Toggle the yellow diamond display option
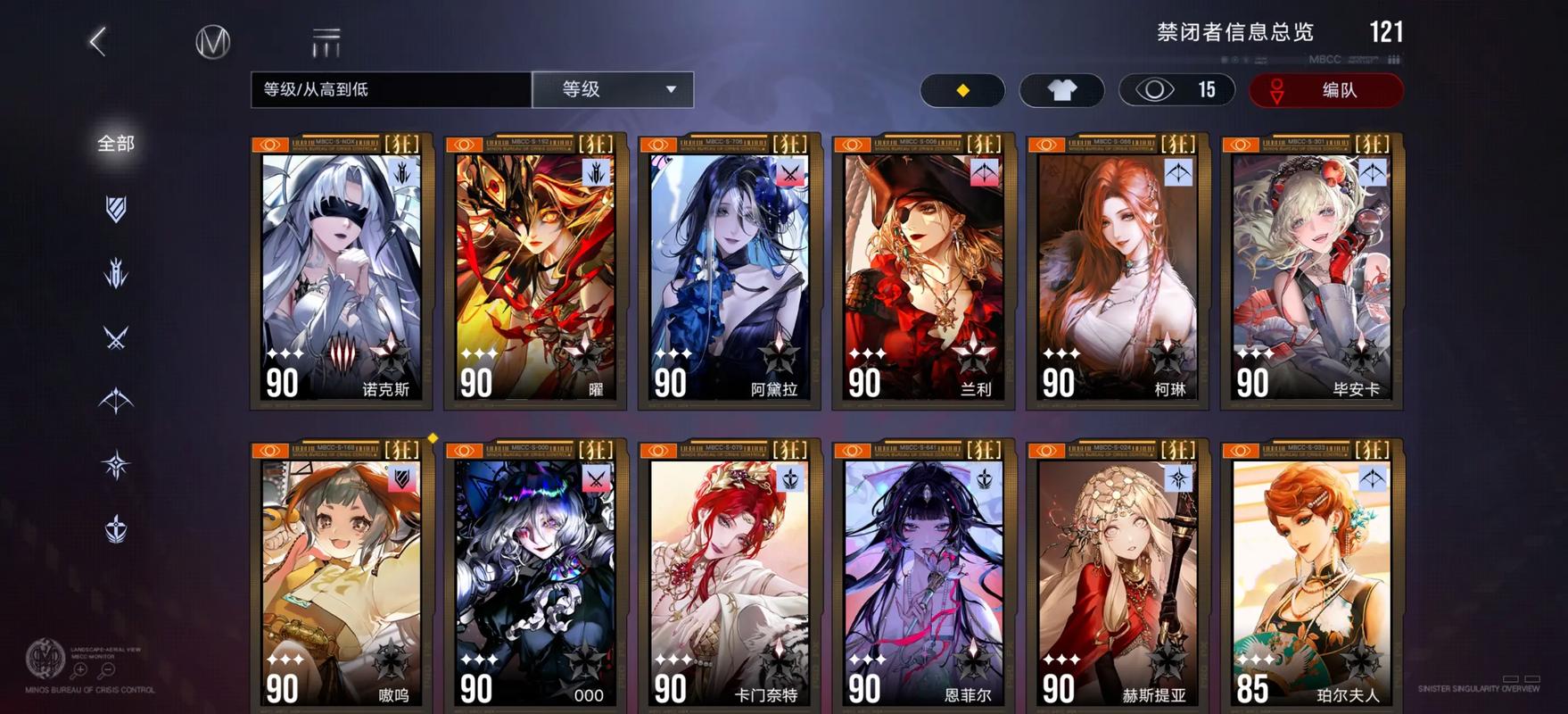 click(x=962, y=90)
